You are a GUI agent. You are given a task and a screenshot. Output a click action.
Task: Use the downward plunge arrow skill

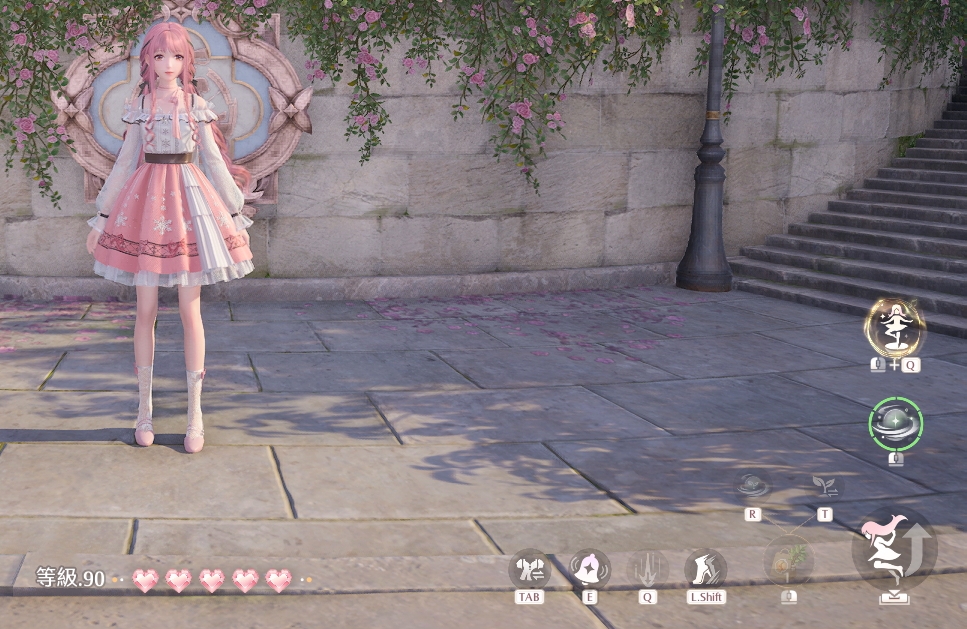tap(648, 568)
